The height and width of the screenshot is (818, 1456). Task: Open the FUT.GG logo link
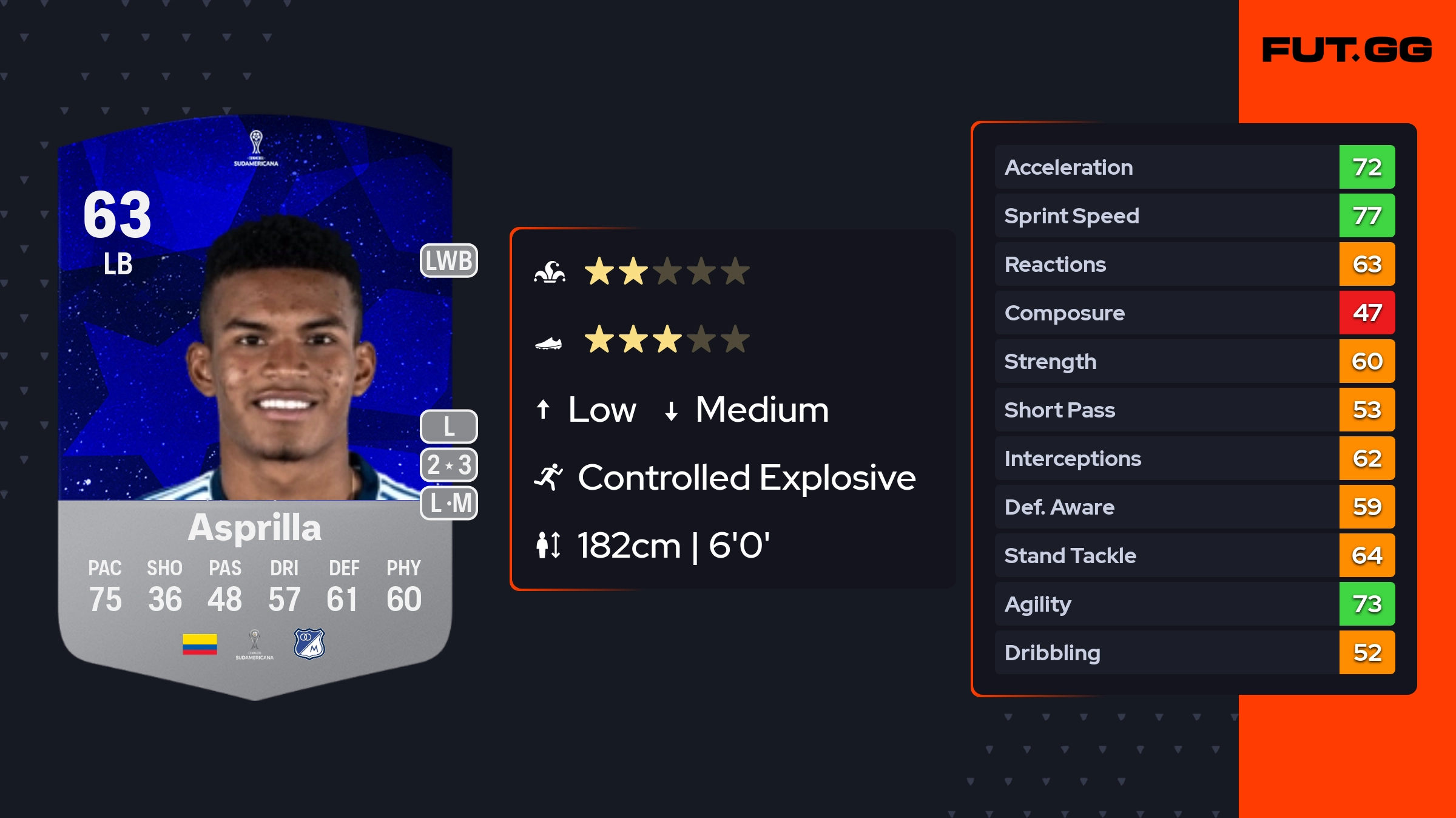[x=1347, y=50]
